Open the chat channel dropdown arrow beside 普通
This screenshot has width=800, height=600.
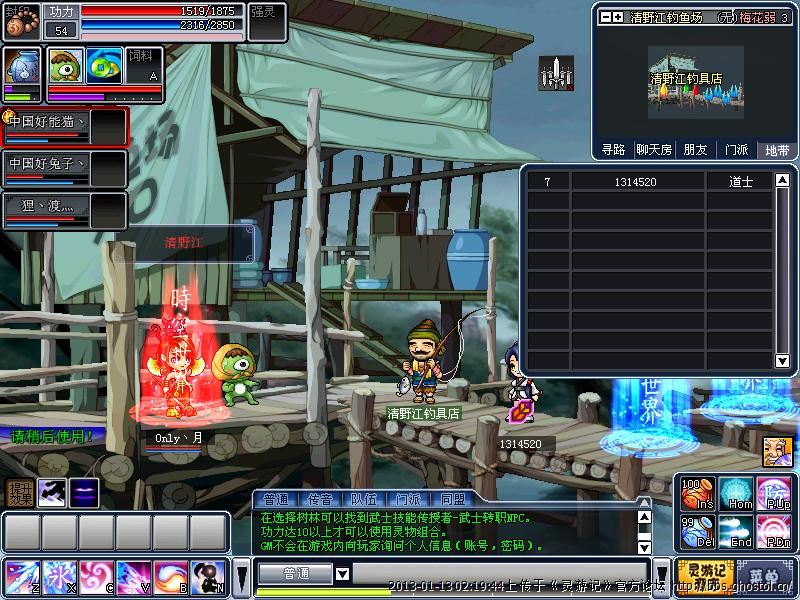click(x=342, y=574)
